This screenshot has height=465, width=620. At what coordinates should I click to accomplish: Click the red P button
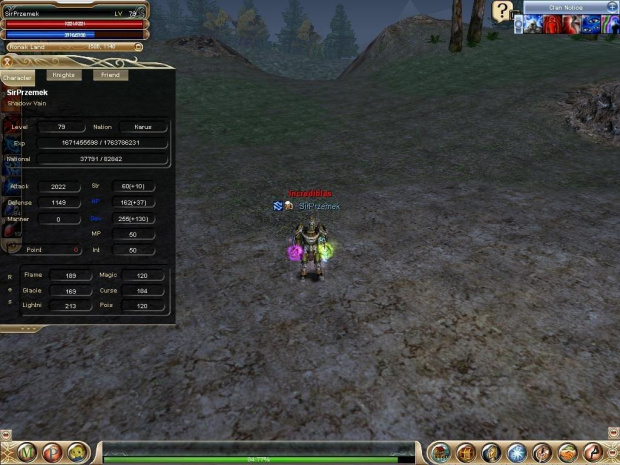click(52, 453)
